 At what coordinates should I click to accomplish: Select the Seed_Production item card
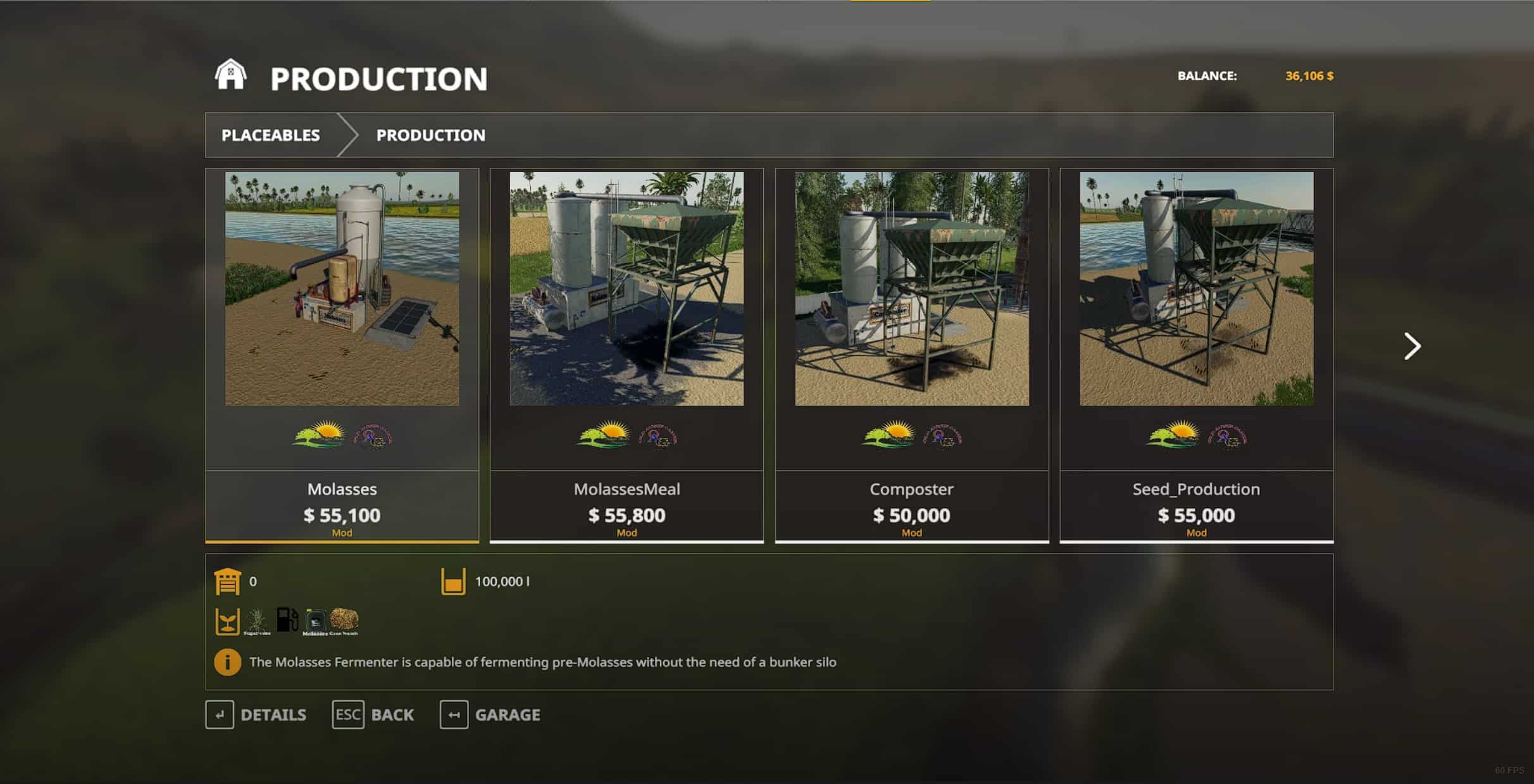click(1196, 354)
